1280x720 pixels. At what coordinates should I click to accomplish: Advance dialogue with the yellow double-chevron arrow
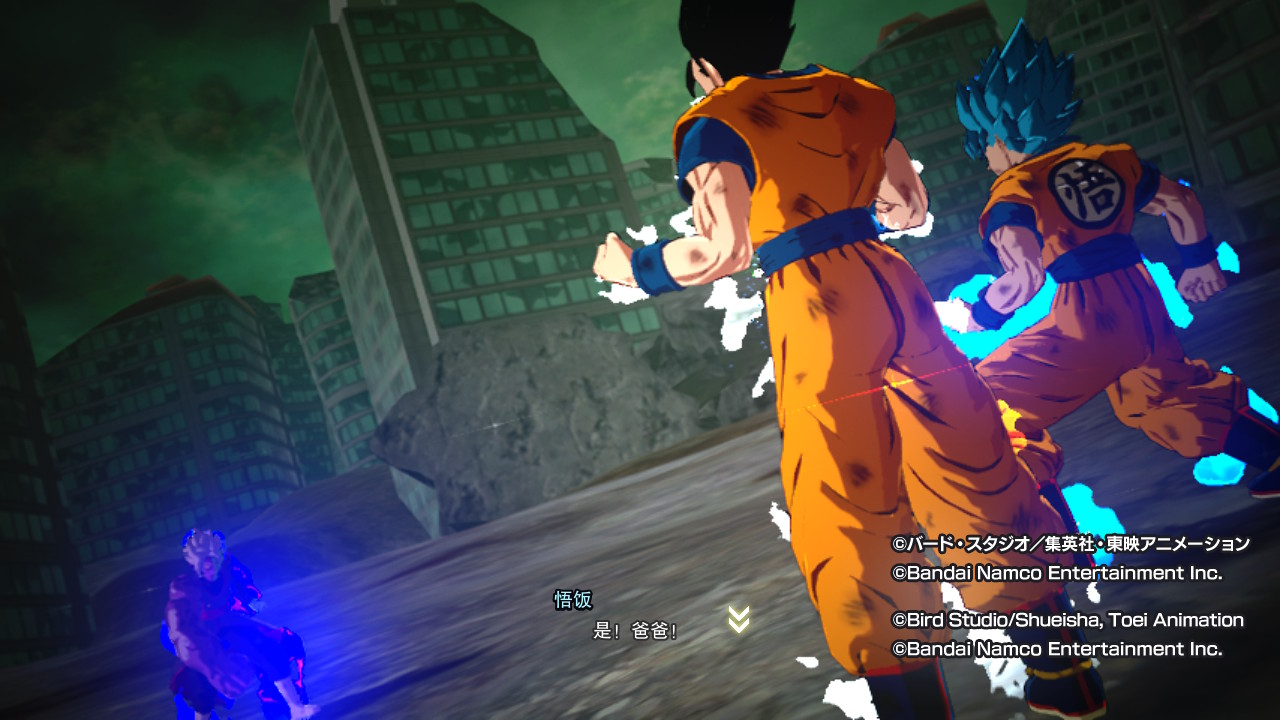(x=738, y=620)
